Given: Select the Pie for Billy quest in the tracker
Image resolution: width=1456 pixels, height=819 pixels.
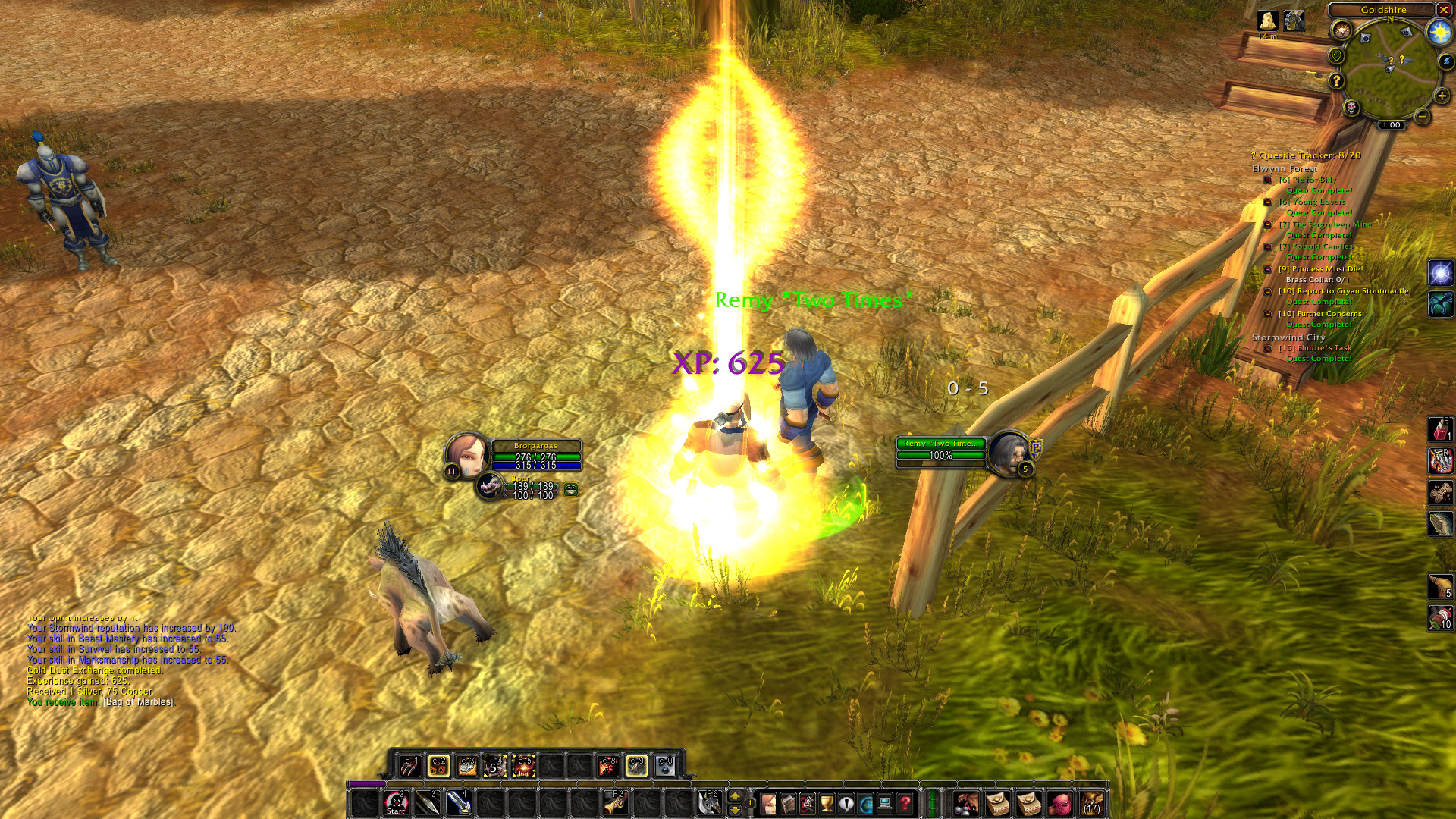Looking at the screenshot, I should coord(1307,180).
